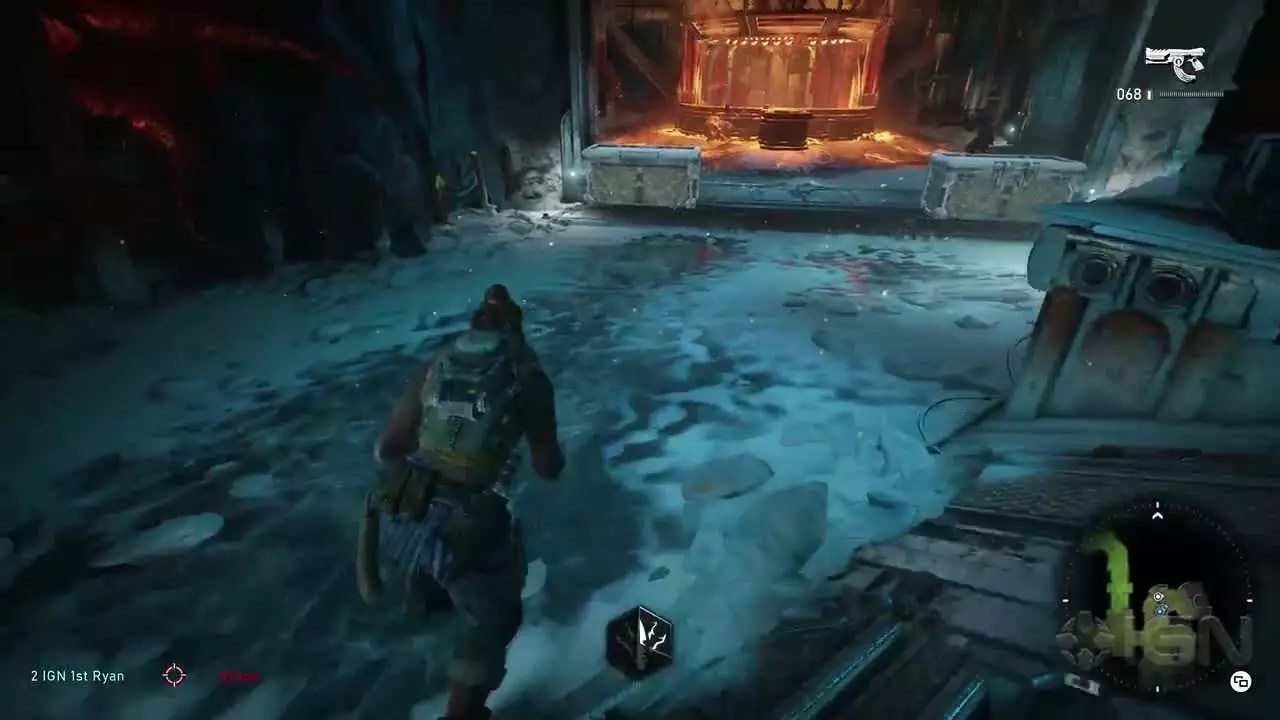Expand the left compass marker
Image resolution: width=1280 pixels, height=720 pixels.
tap(1065, 598)
